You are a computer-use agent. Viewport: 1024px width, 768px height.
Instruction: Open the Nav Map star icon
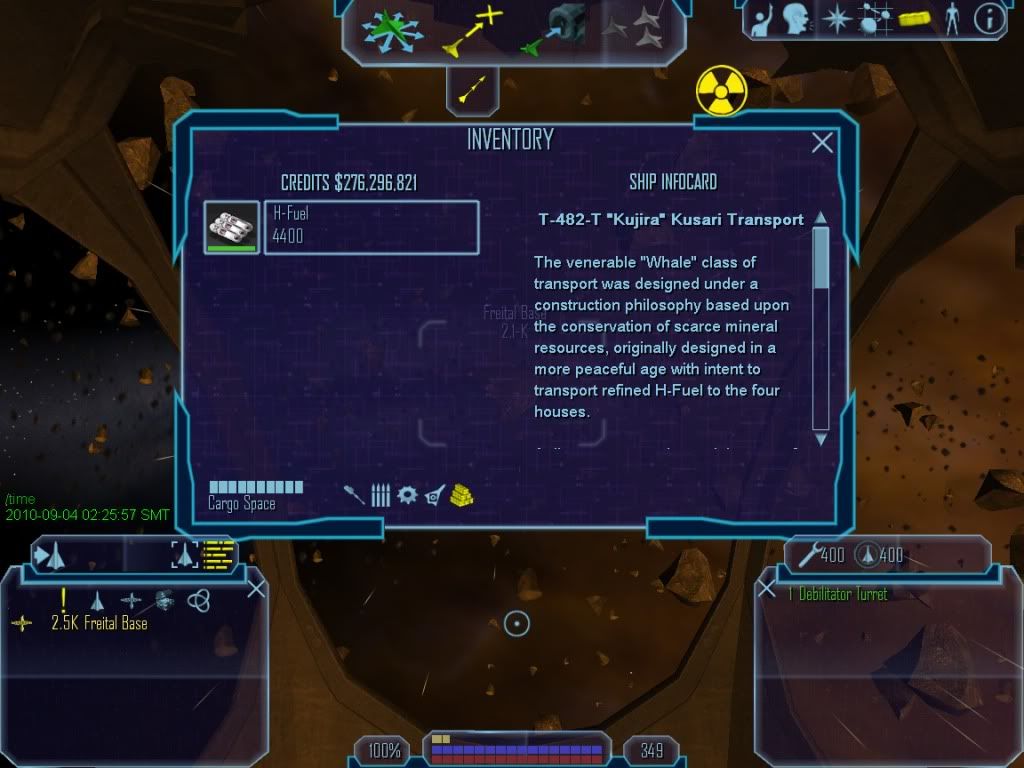834,19
